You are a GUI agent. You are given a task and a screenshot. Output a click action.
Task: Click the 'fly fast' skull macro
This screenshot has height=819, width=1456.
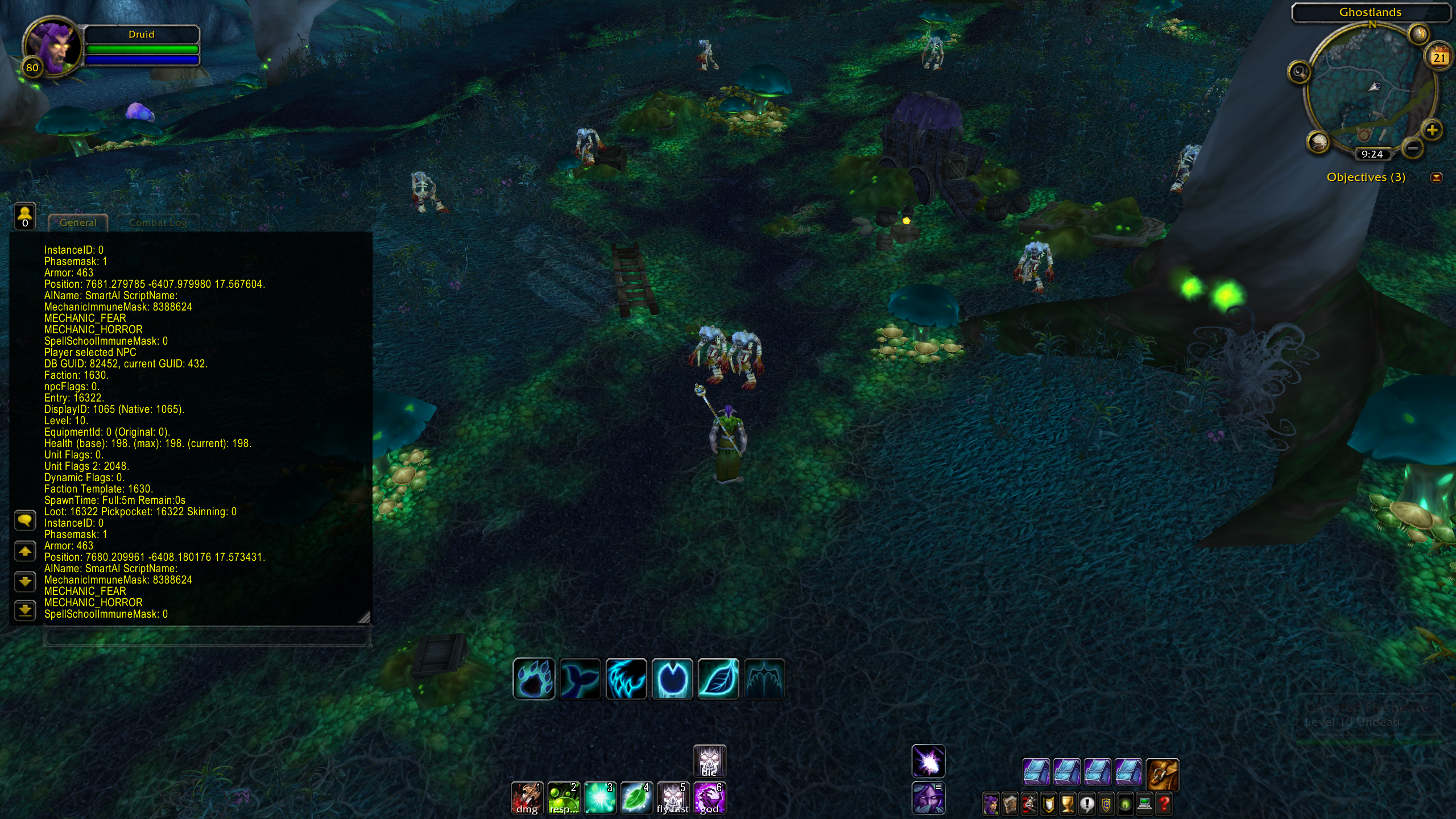point(673,798)
